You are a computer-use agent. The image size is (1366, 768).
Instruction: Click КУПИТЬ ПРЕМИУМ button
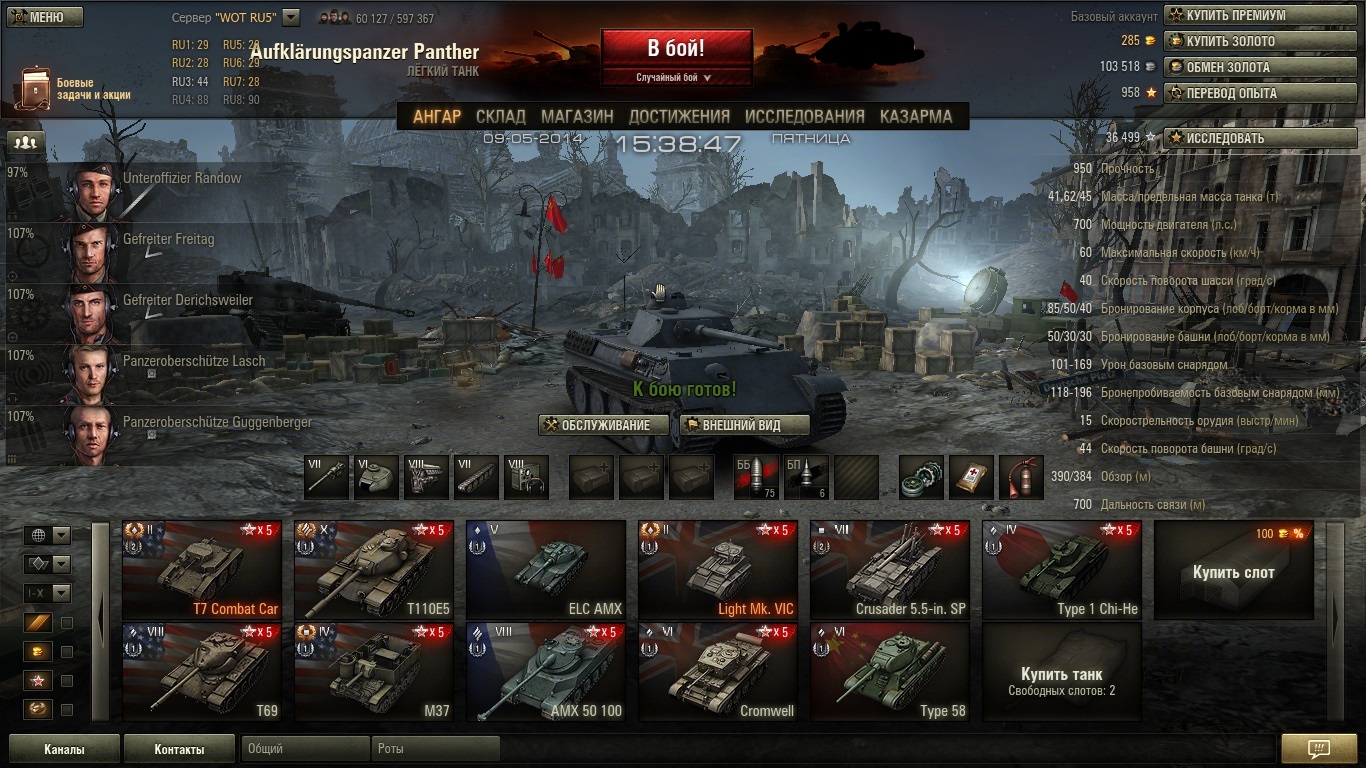(x=1261, y=16)
